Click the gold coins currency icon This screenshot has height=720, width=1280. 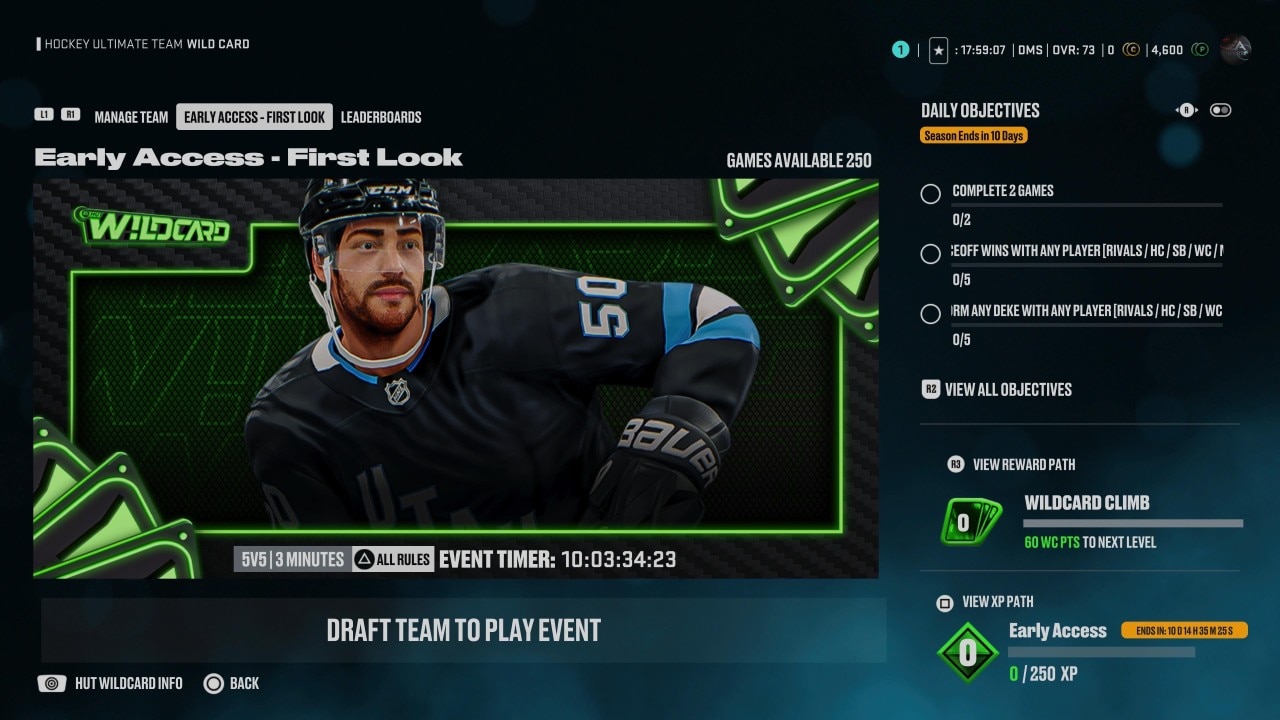click(x=1131, y=49)
